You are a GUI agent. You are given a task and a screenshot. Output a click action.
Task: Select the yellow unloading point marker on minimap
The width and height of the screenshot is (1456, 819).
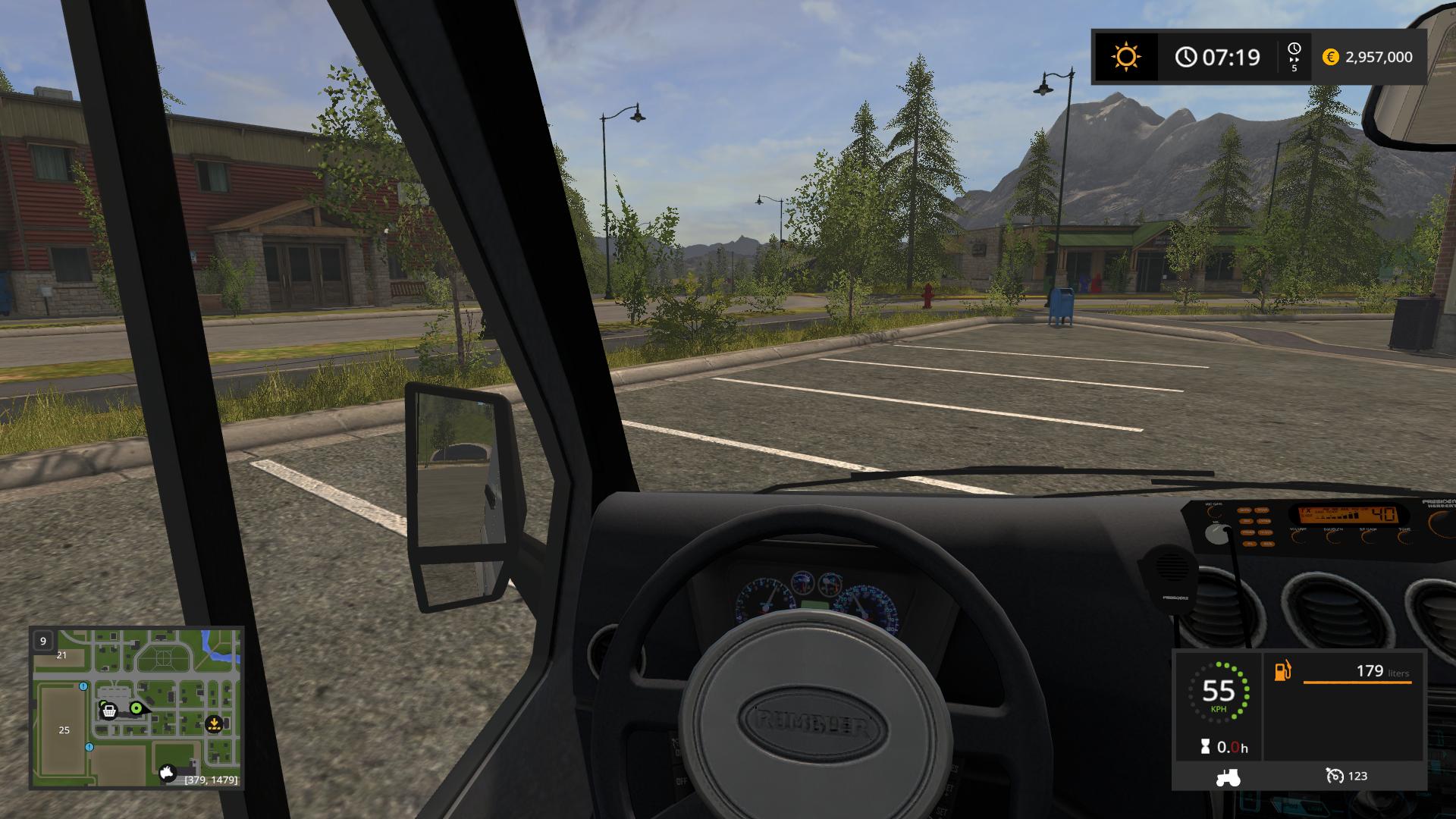[214, 723]
